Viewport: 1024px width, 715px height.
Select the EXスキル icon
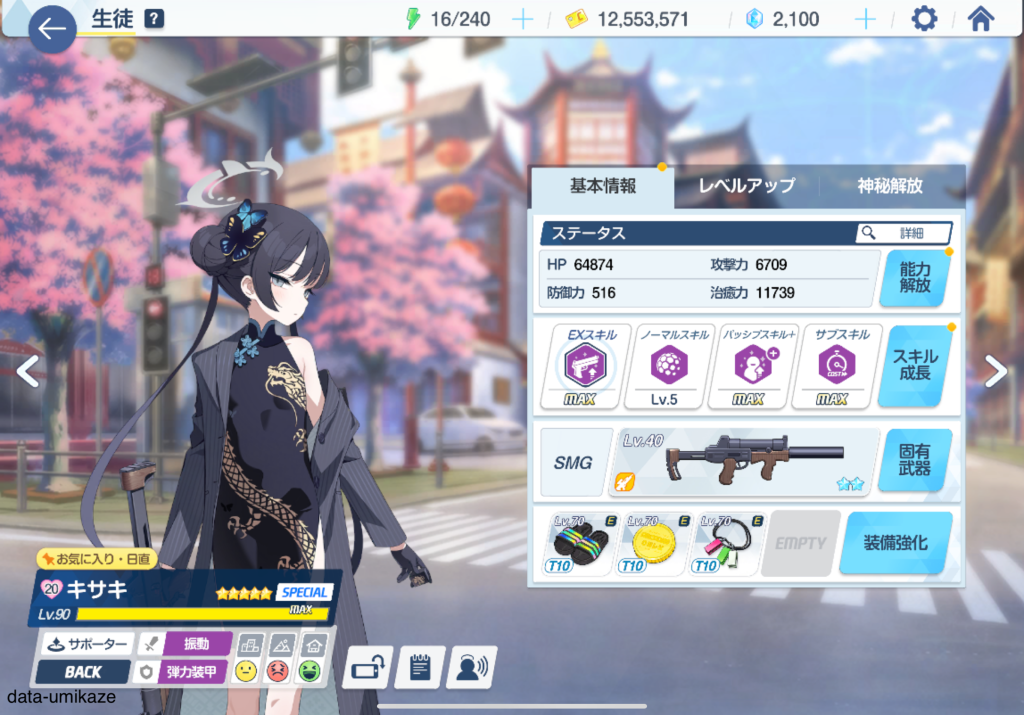pyautogui.click(x=579, y=366)
